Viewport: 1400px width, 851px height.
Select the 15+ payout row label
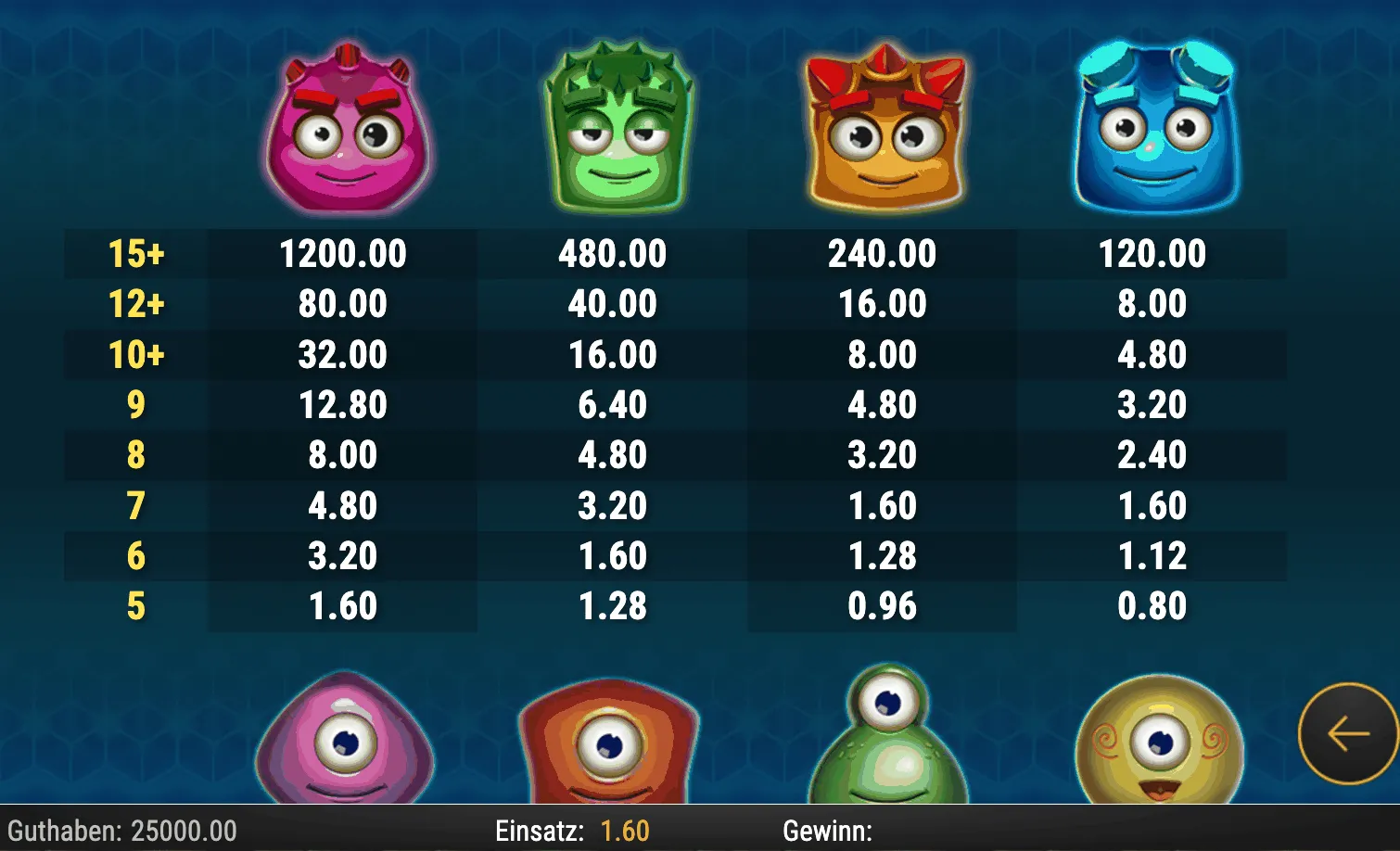[x=139, y=252]
